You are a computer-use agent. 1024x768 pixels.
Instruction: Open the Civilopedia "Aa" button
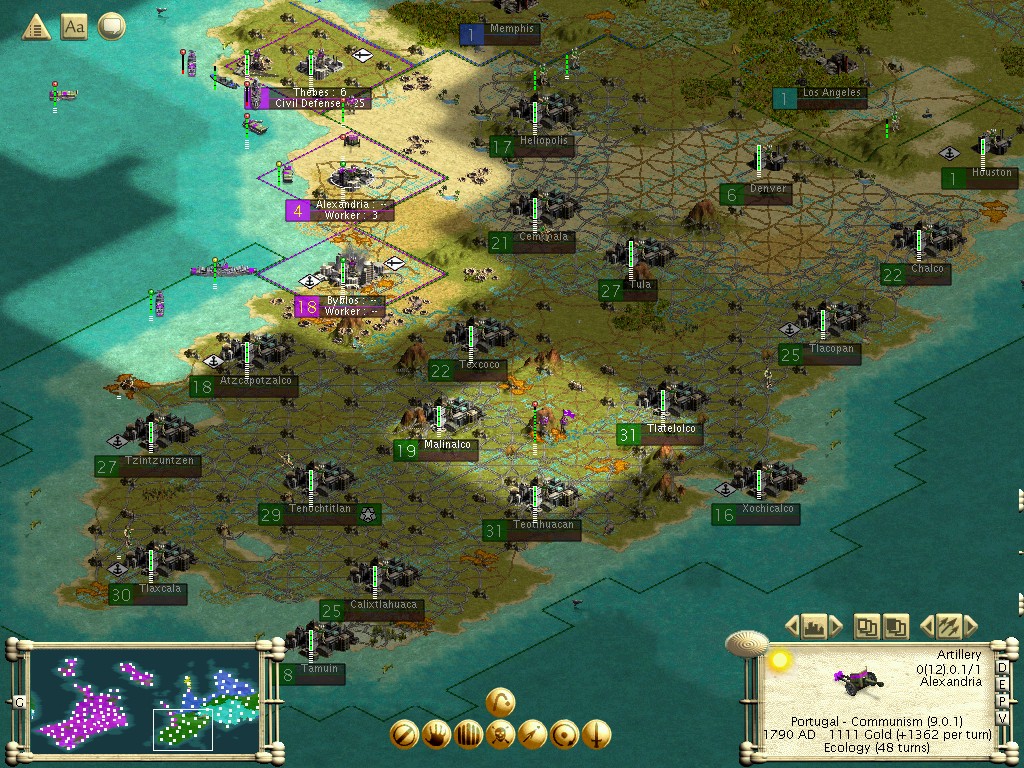coord(74,26)
